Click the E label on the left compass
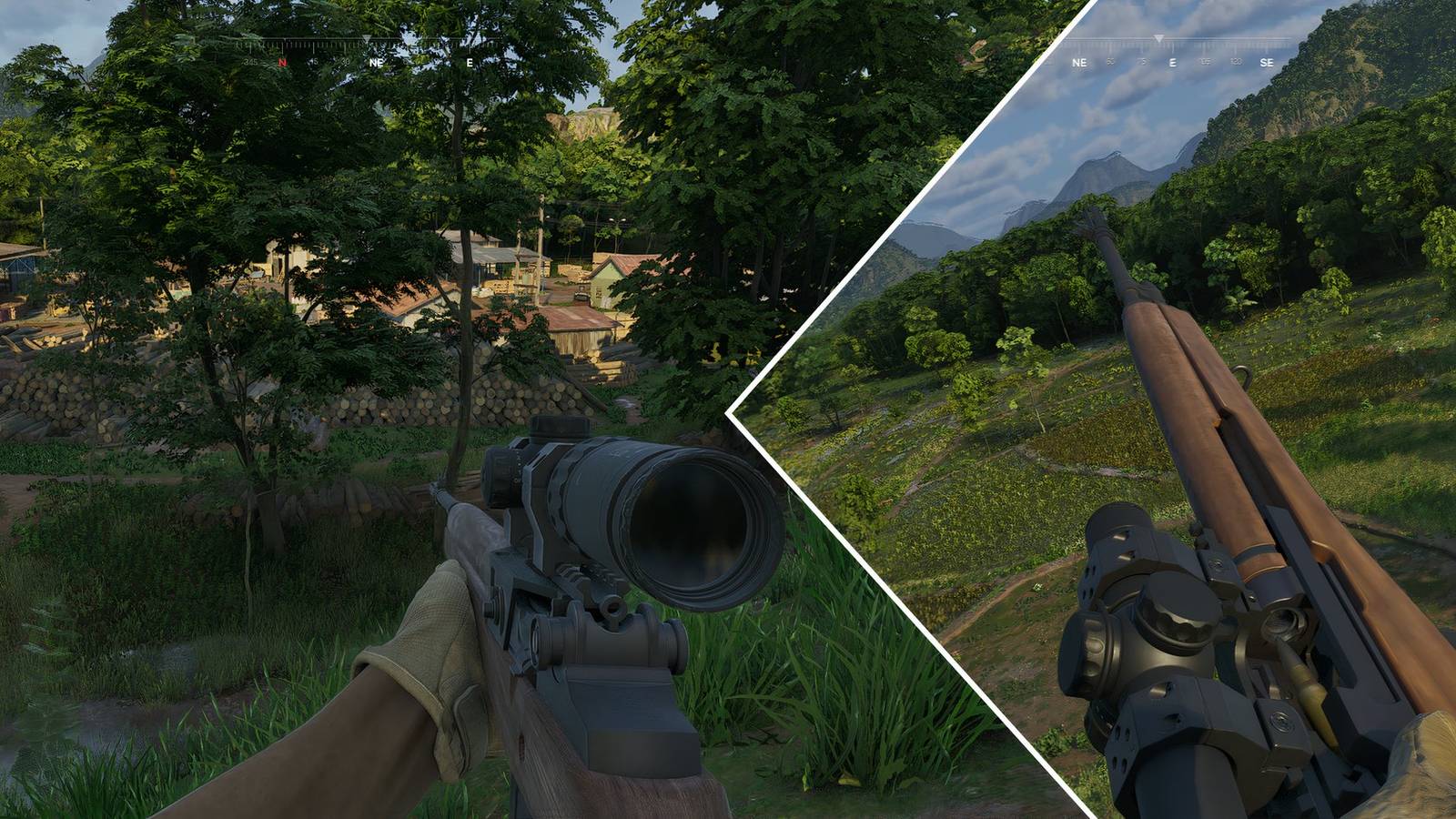Screen dimensions: 1456x819 point(470,64)
